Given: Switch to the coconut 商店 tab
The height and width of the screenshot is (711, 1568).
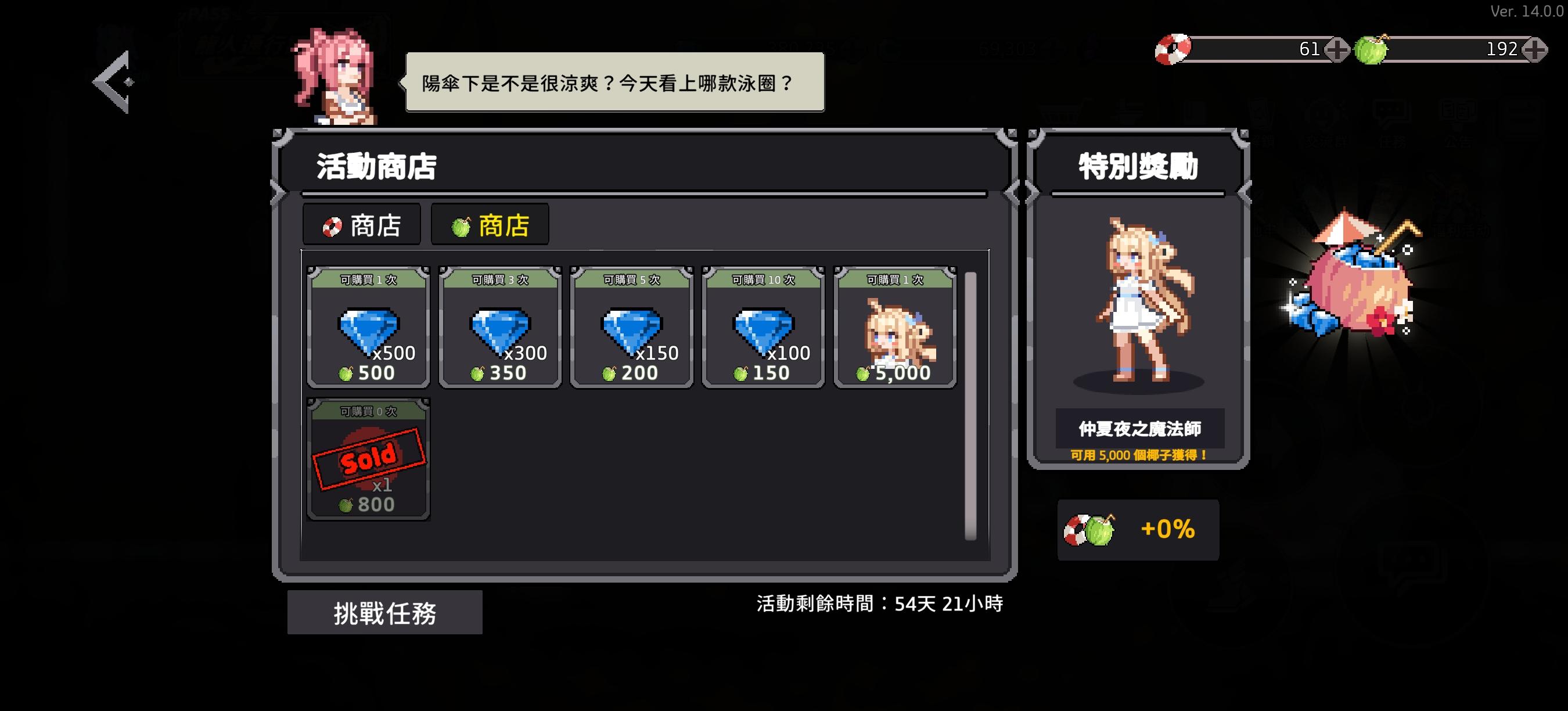Looking at the screenshot, I should [x=490, y=224].
